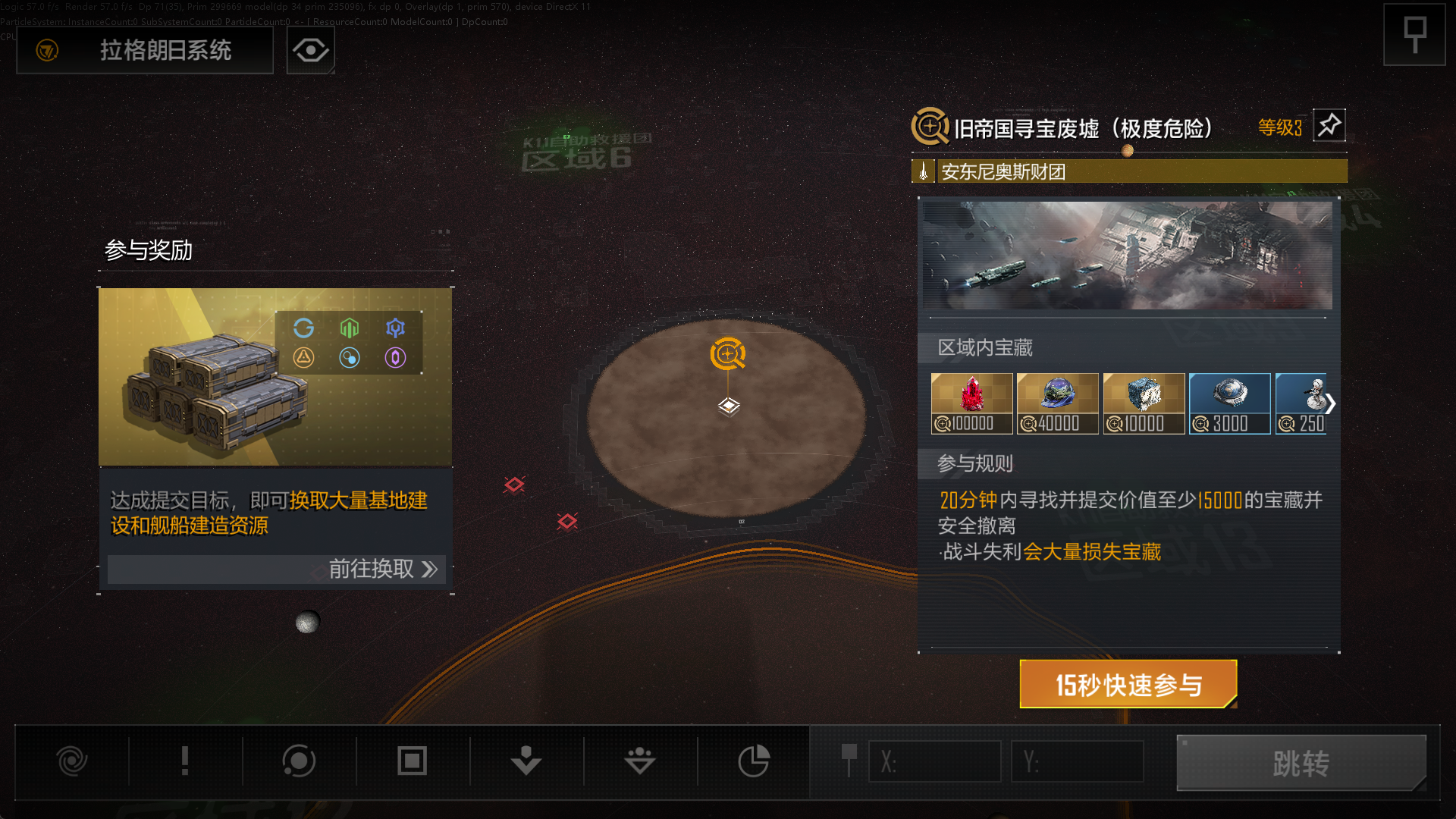1456x819 pixels.
Task: Pin the 旧帝国寻宝废墟 event
Action: pos(1329,126)
